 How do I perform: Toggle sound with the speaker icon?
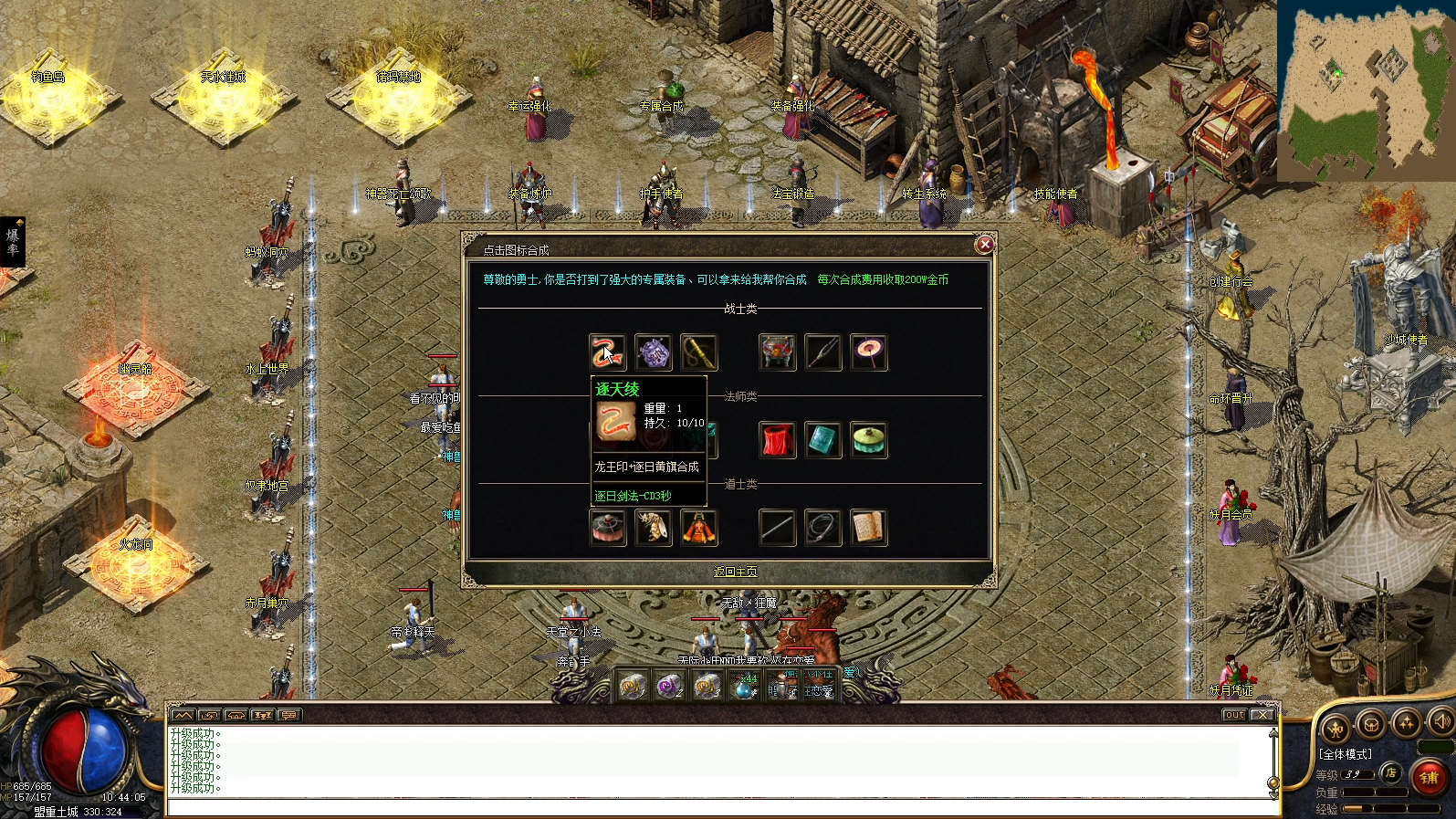[1441, 722]
